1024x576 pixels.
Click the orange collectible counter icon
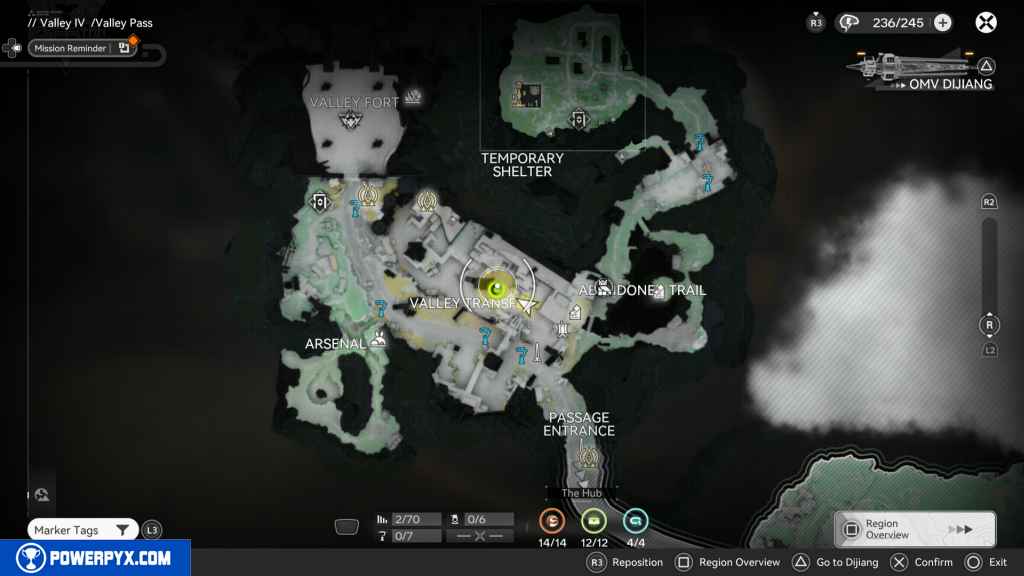pyautogui.click(x=552, y=521)
